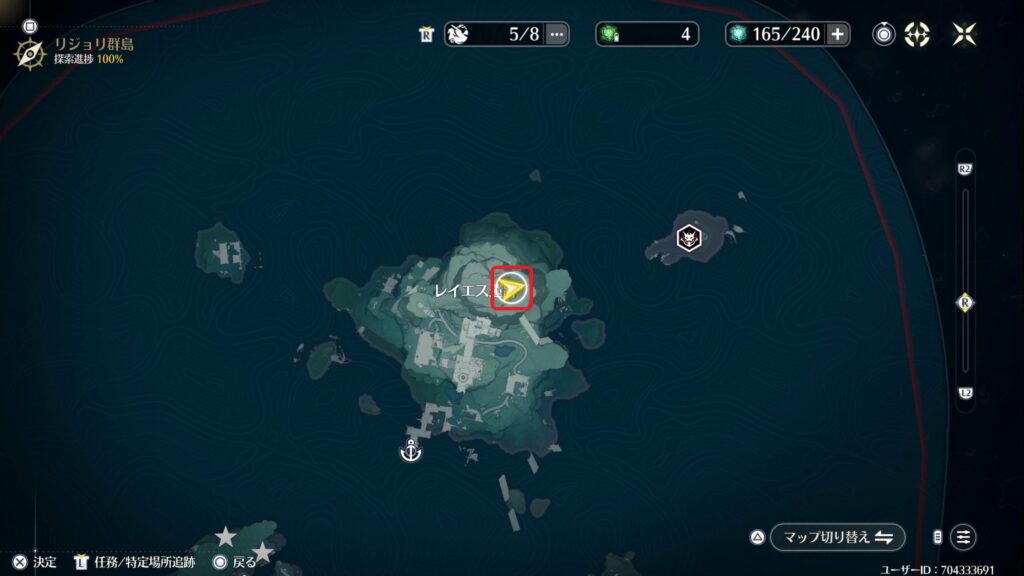Open the three-dot options beside the 5/8 counter
This screenshot has width=1024, height=576.
(x=557, y=34)
